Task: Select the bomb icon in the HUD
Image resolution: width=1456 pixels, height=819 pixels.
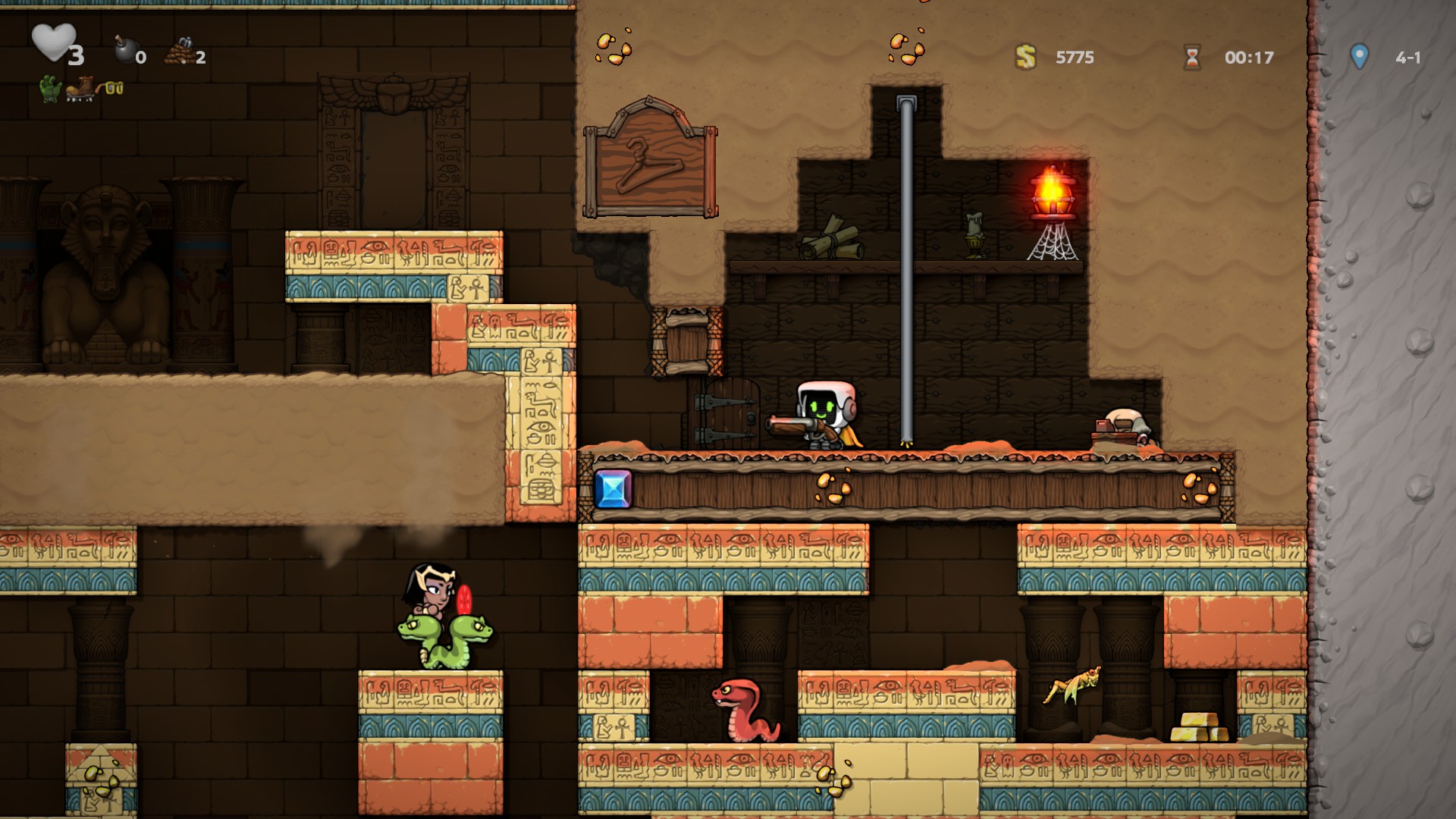Action: [124, 50]
